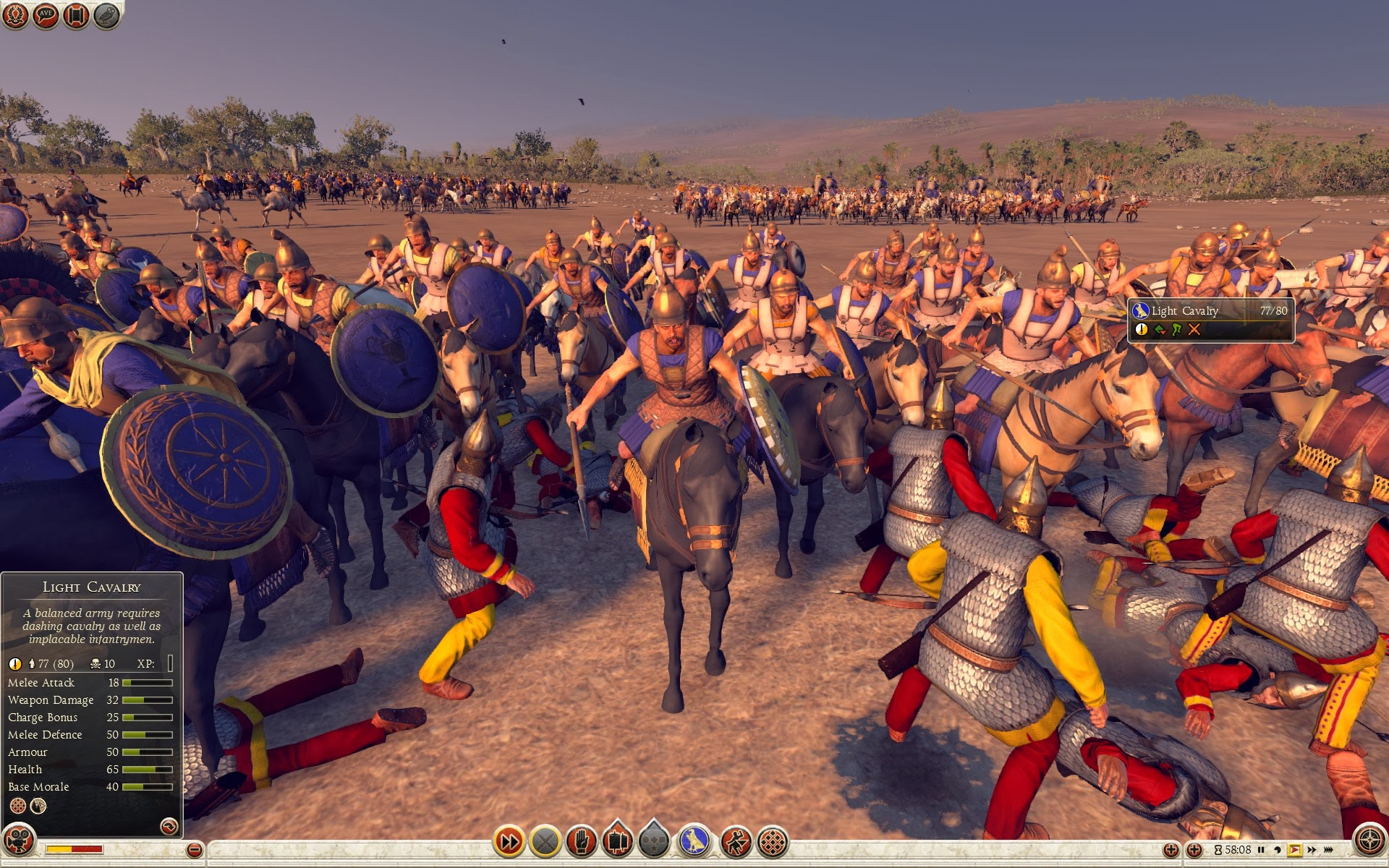Select normal play speed
Image resolution: width=1389 pixels, height=868 pixels.
point(1294,850)
